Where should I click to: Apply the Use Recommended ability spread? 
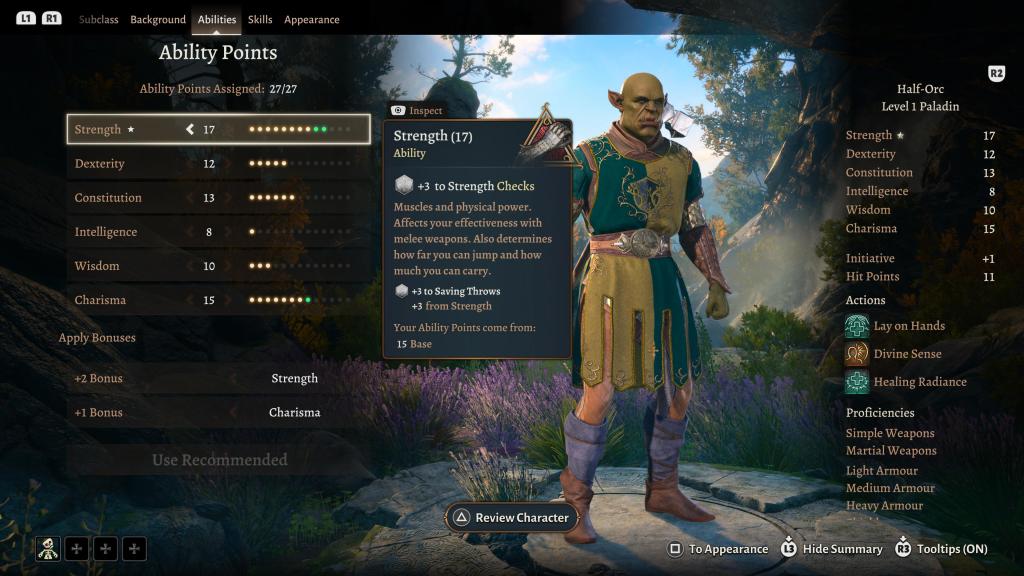tap(219, 460)
